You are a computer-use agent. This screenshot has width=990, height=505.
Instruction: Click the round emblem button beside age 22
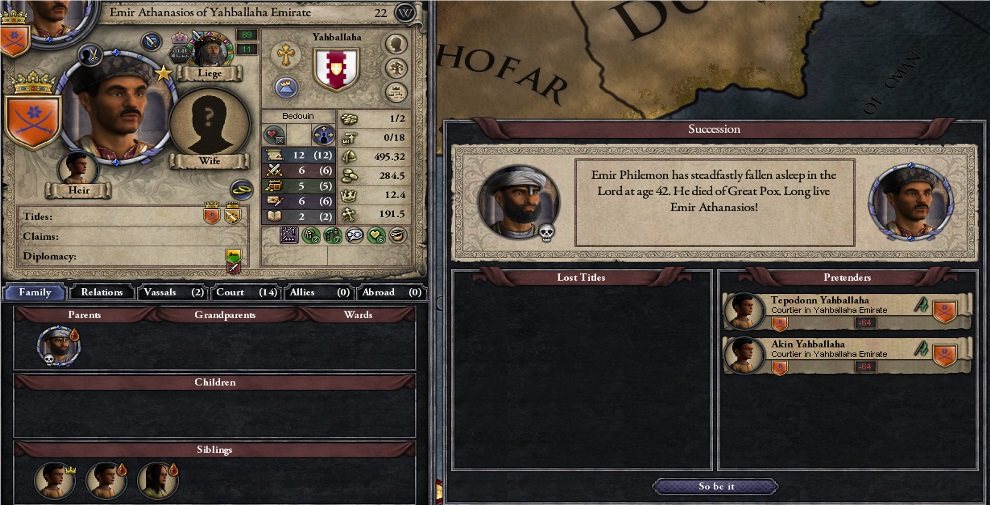click(405, 13)
